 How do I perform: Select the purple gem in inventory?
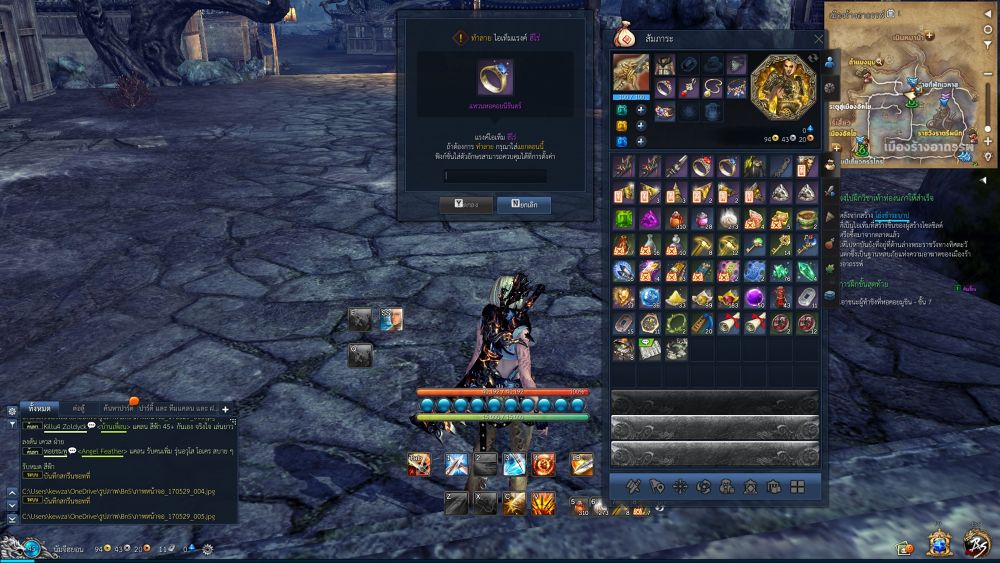pos(648,219)
